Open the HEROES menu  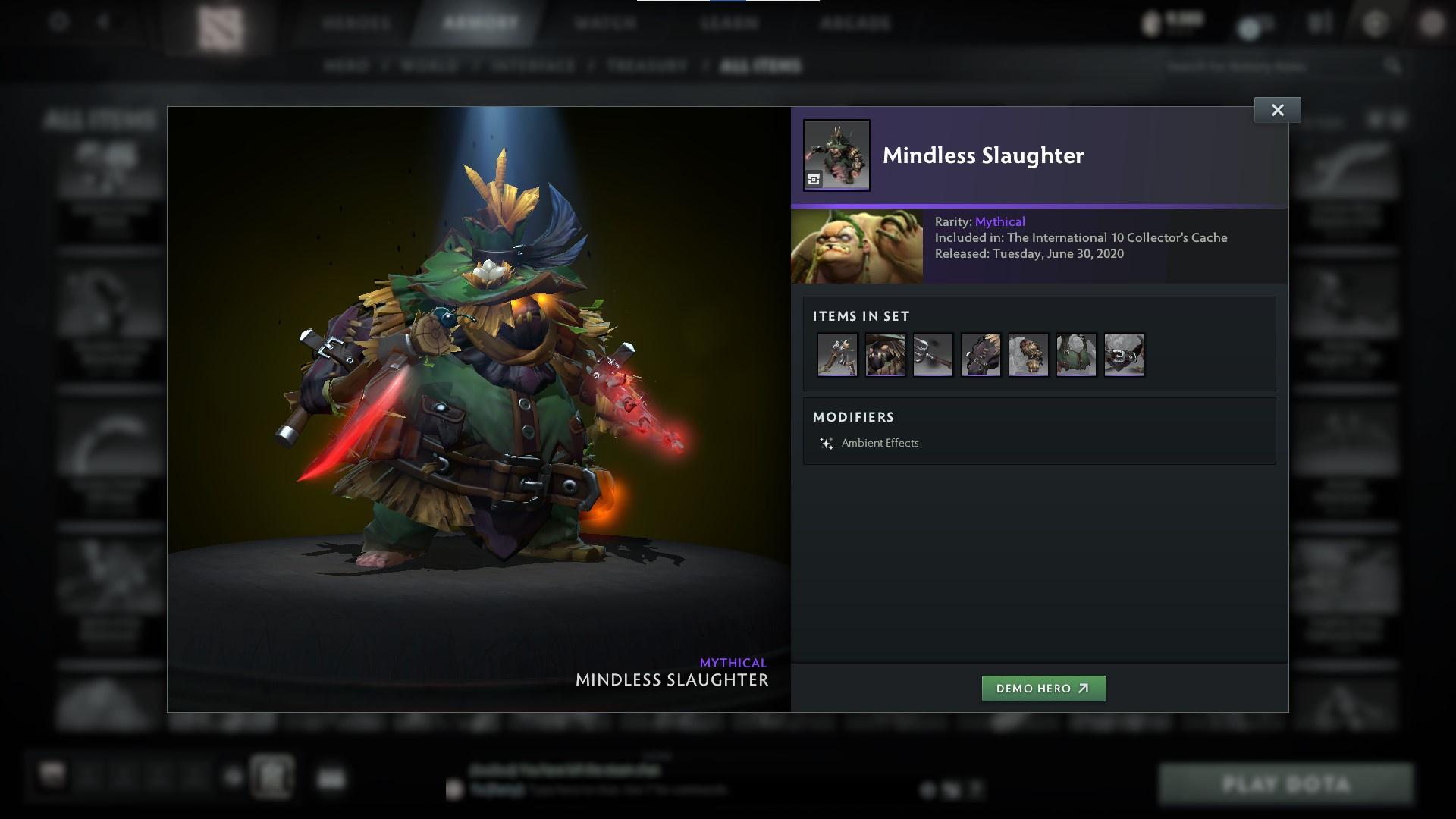[x=356, y=23]
